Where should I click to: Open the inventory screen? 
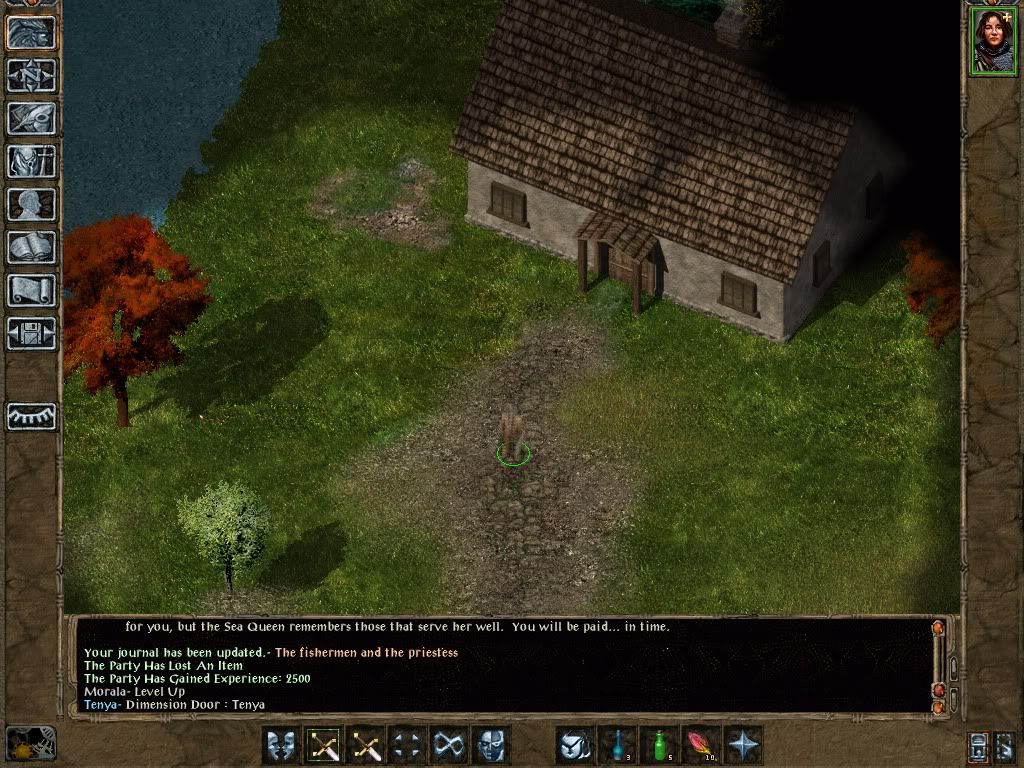[x=31, y=161]
